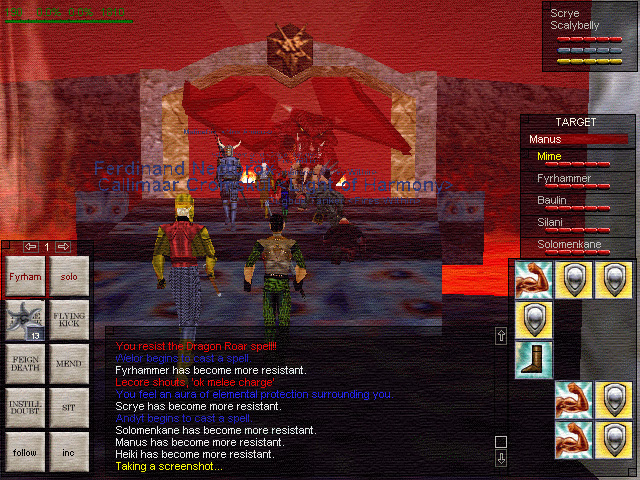The width and height of the screenshot is (640, 480).
Task: Activate Instill Doubt skill
Action: (26, 408)
